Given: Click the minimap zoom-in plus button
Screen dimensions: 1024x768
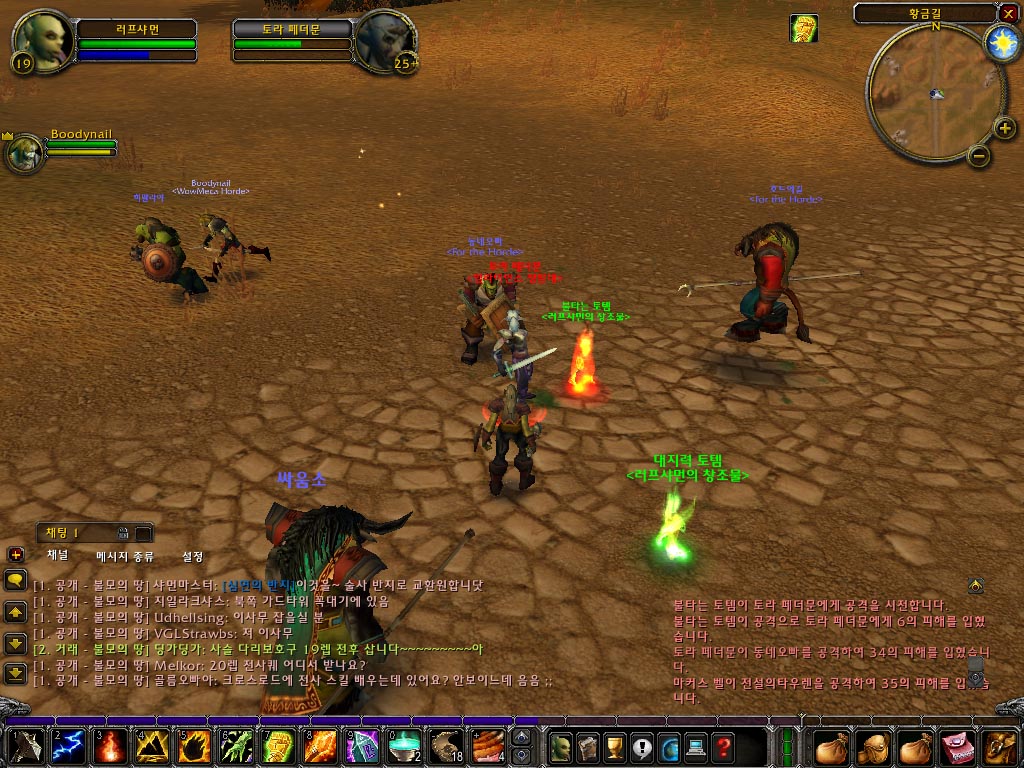Looking at the screenshot, I should click(x=1004, y=128).
